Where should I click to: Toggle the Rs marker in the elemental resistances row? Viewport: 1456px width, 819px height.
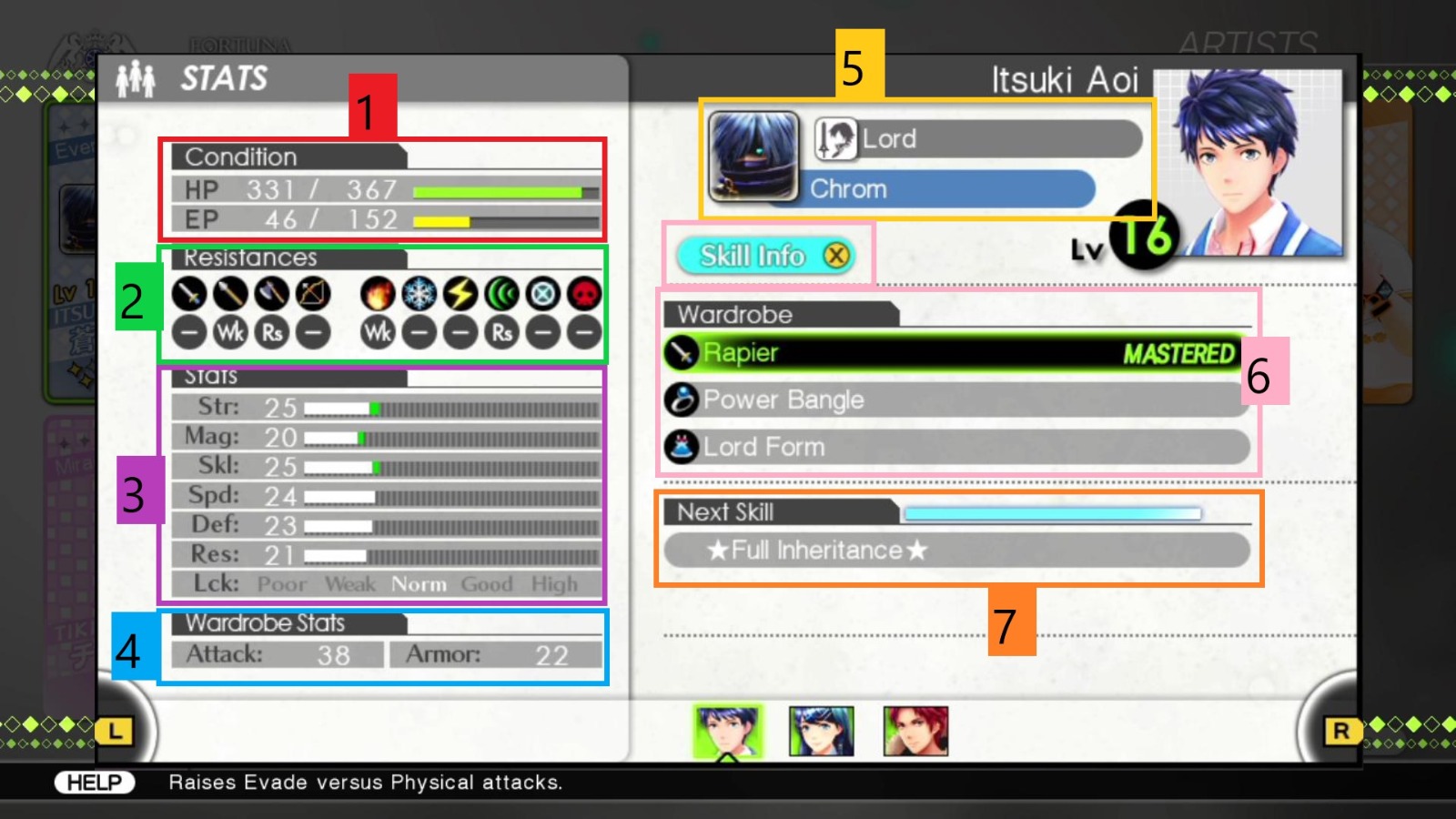(x=501, y=331)
